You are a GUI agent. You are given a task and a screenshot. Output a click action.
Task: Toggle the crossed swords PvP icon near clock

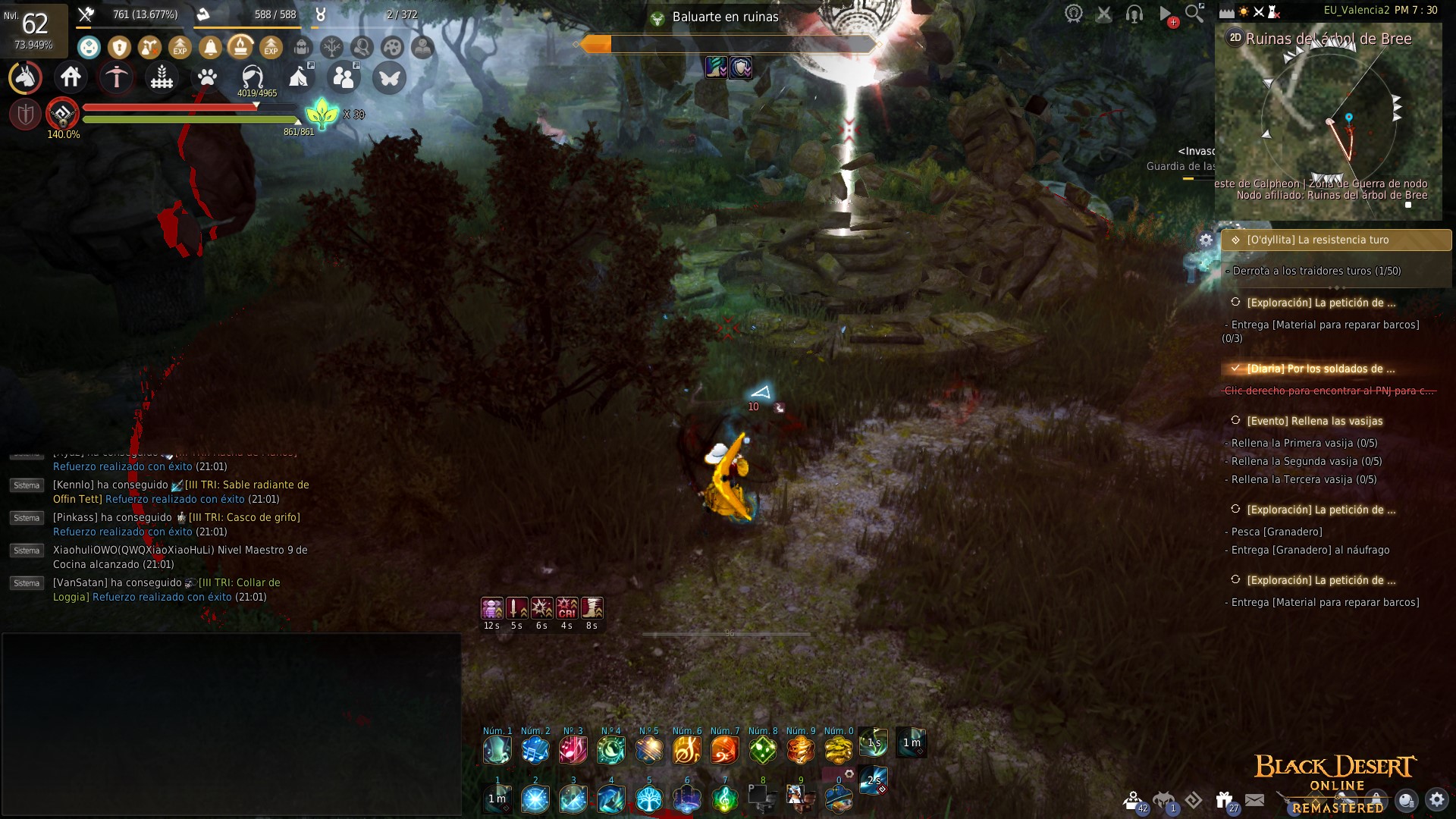[x=1259, y=11]
